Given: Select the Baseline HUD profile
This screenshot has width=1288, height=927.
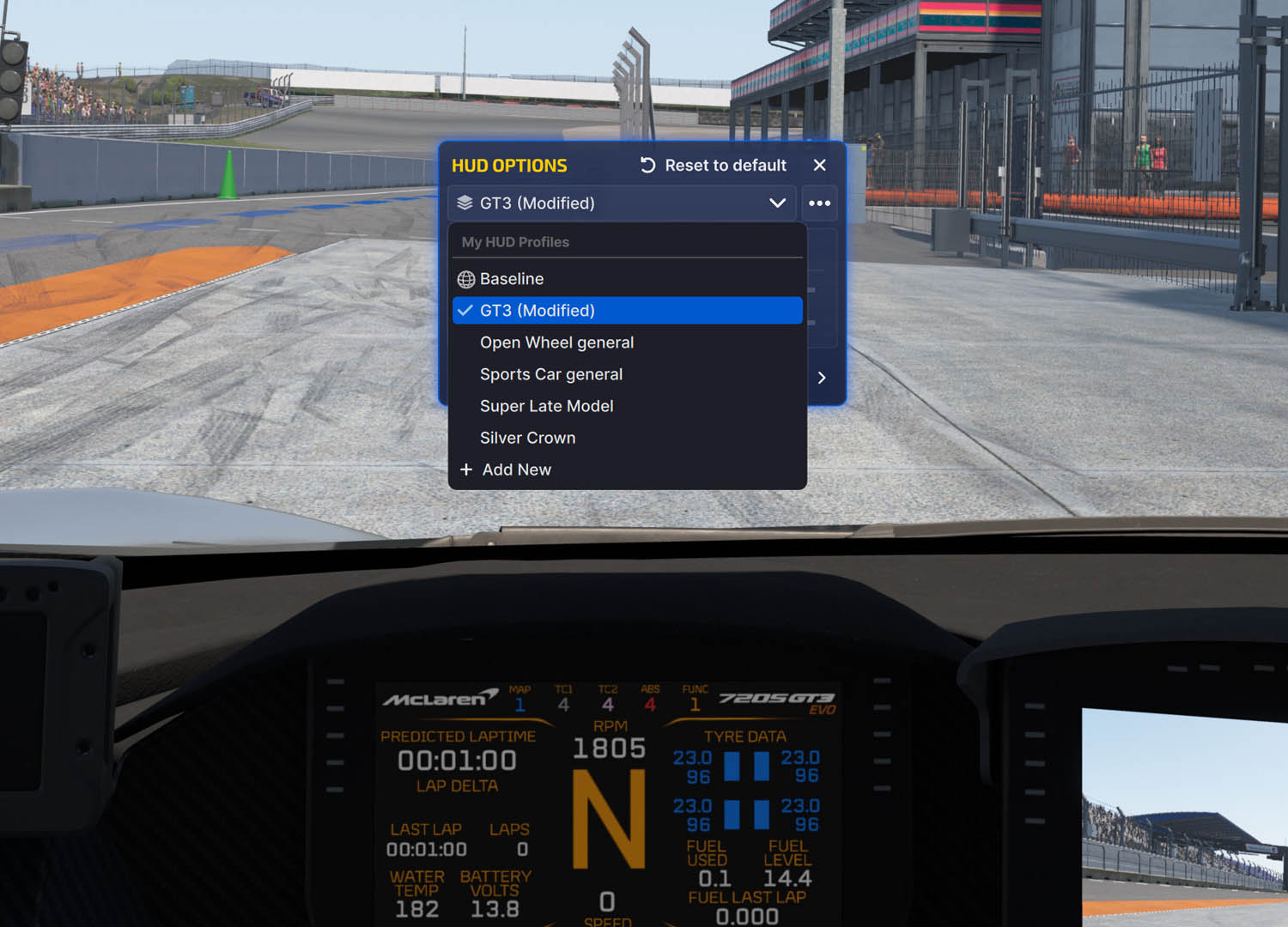Looking at the screenshot, I should pyautogui.click(x=512, y=279).
